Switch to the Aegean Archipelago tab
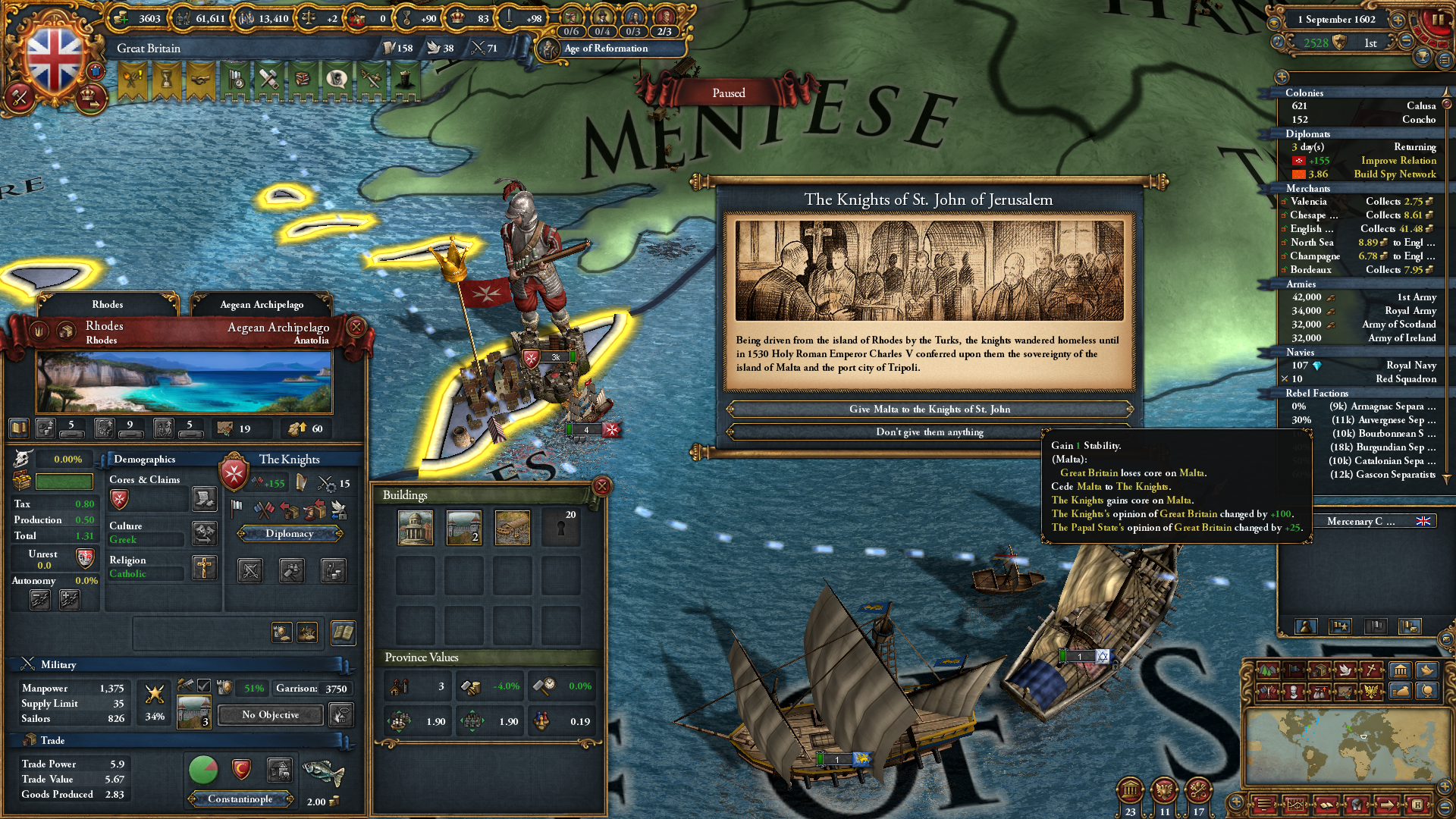The image size is (1456, 819). pyautogui.click(x=262, y=304)
